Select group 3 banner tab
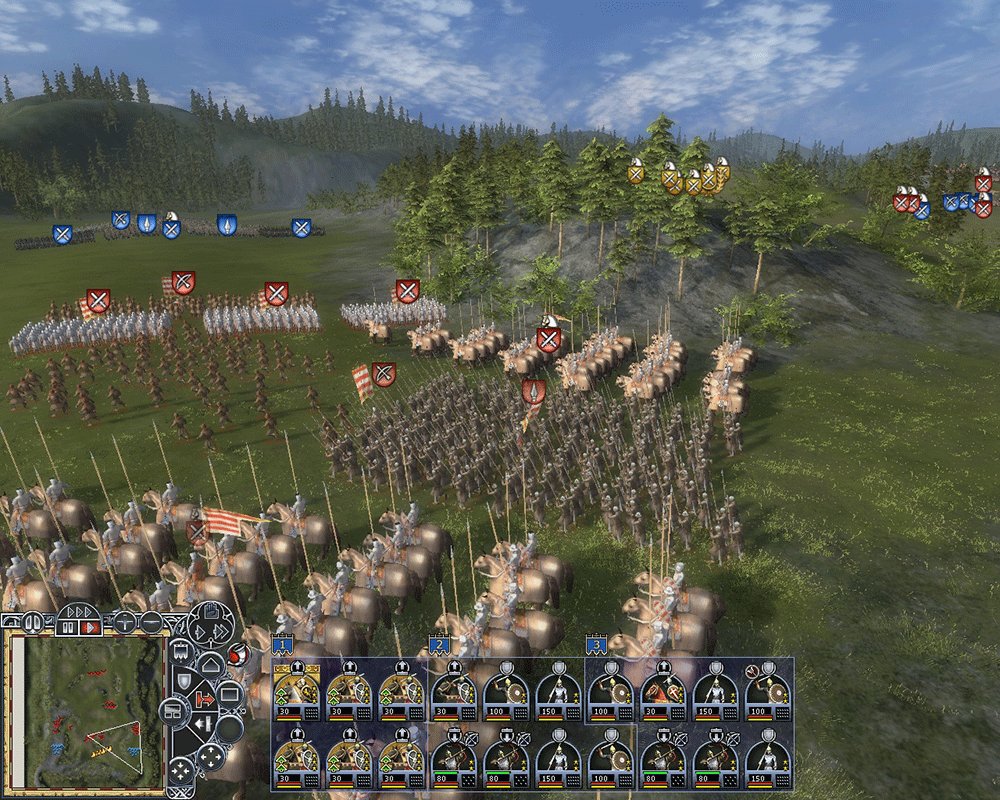Screen dimensions: 1000x800 click(x=596, y=645)
